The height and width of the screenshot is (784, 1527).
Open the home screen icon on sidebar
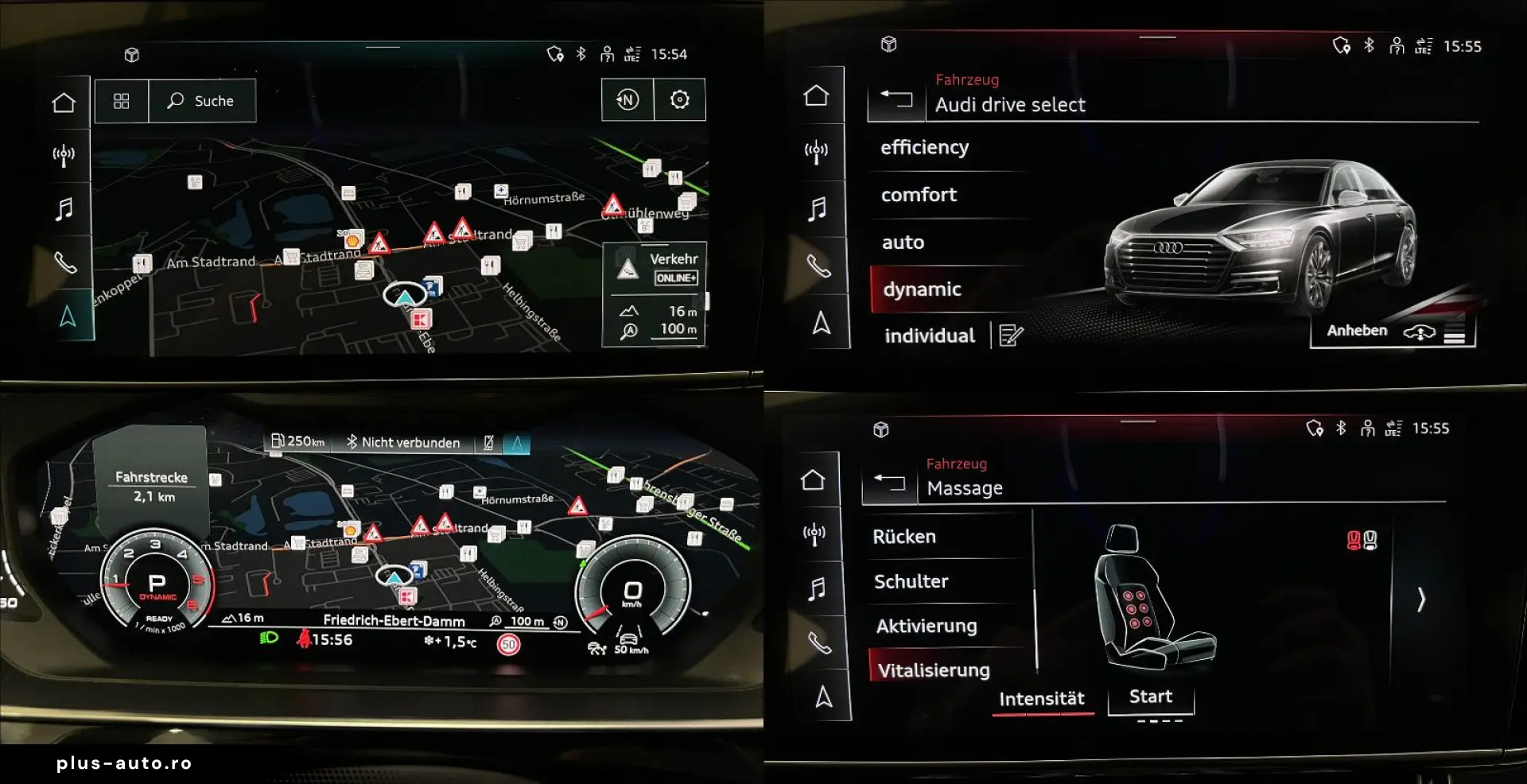pos(65,102)
